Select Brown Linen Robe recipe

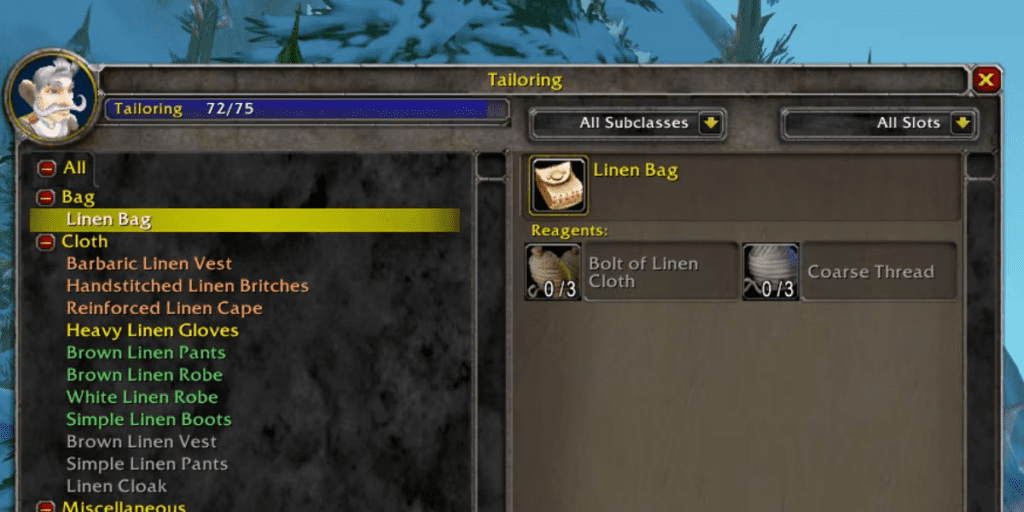144,375
